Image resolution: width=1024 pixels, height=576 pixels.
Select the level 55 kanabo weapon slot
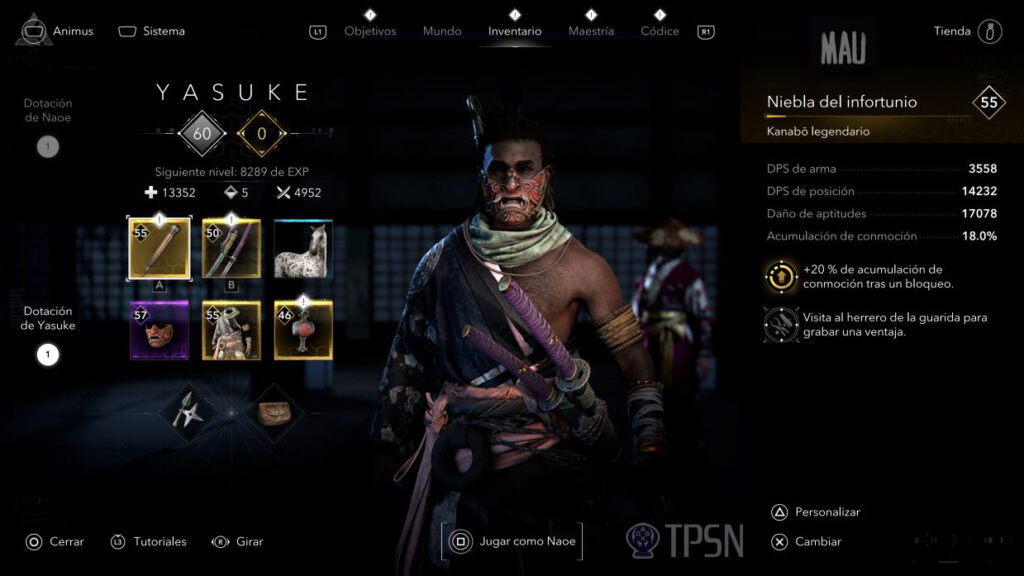[x=159, y=248]
